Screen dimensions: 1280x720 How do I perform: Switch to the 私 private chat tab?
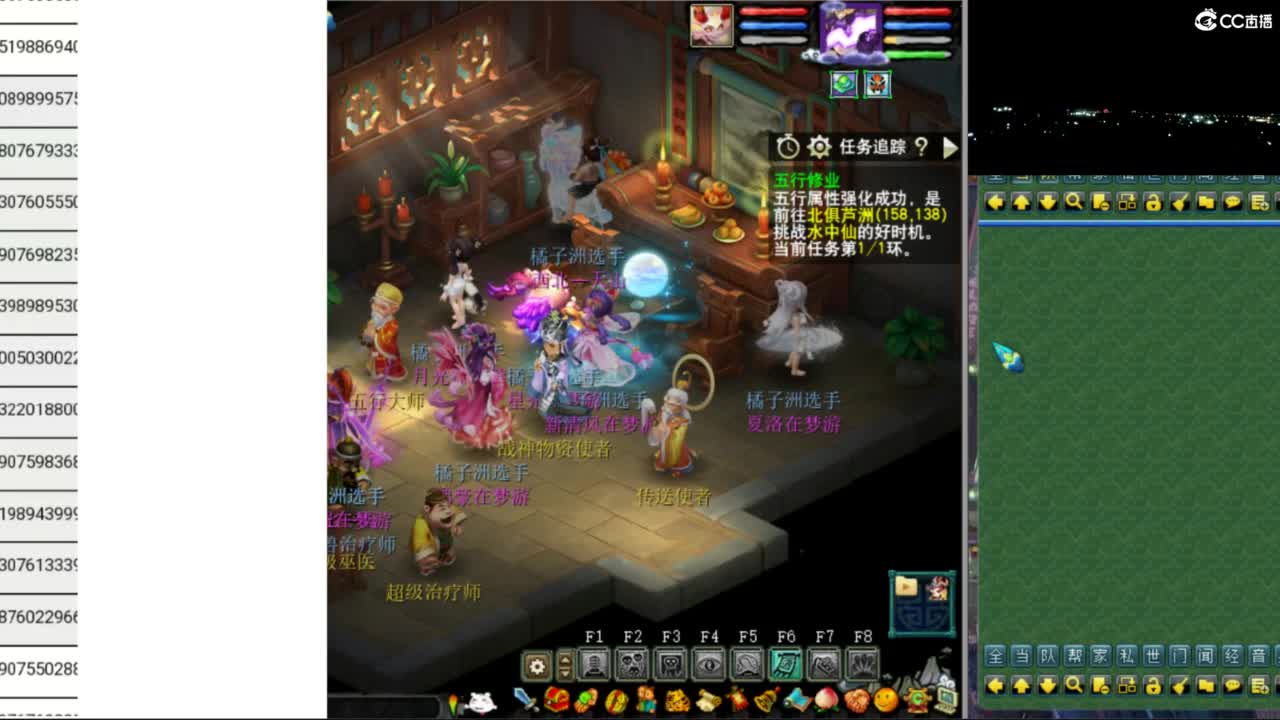(x=1128, y=658)
